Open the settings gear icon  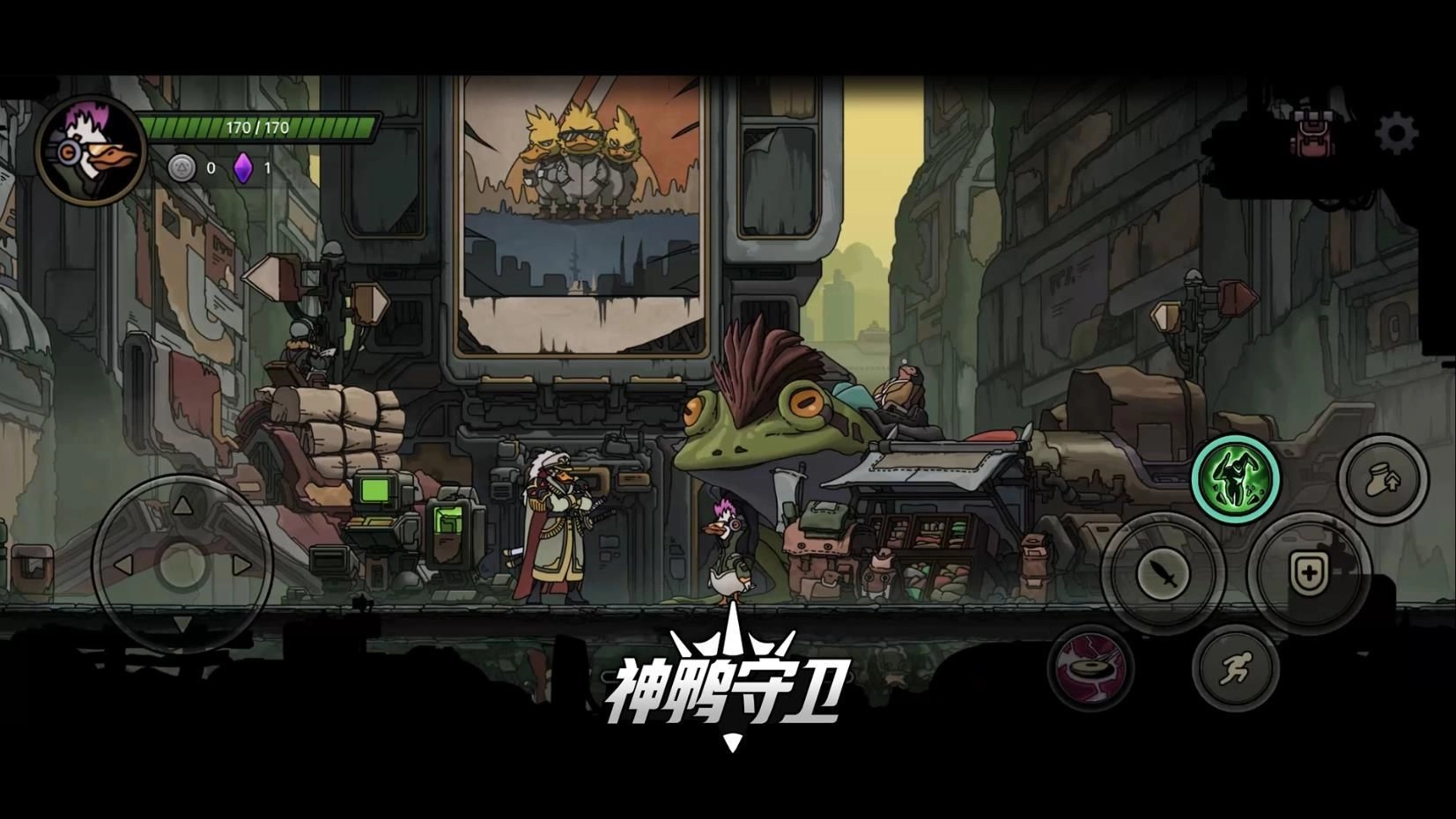(1396, 131)
